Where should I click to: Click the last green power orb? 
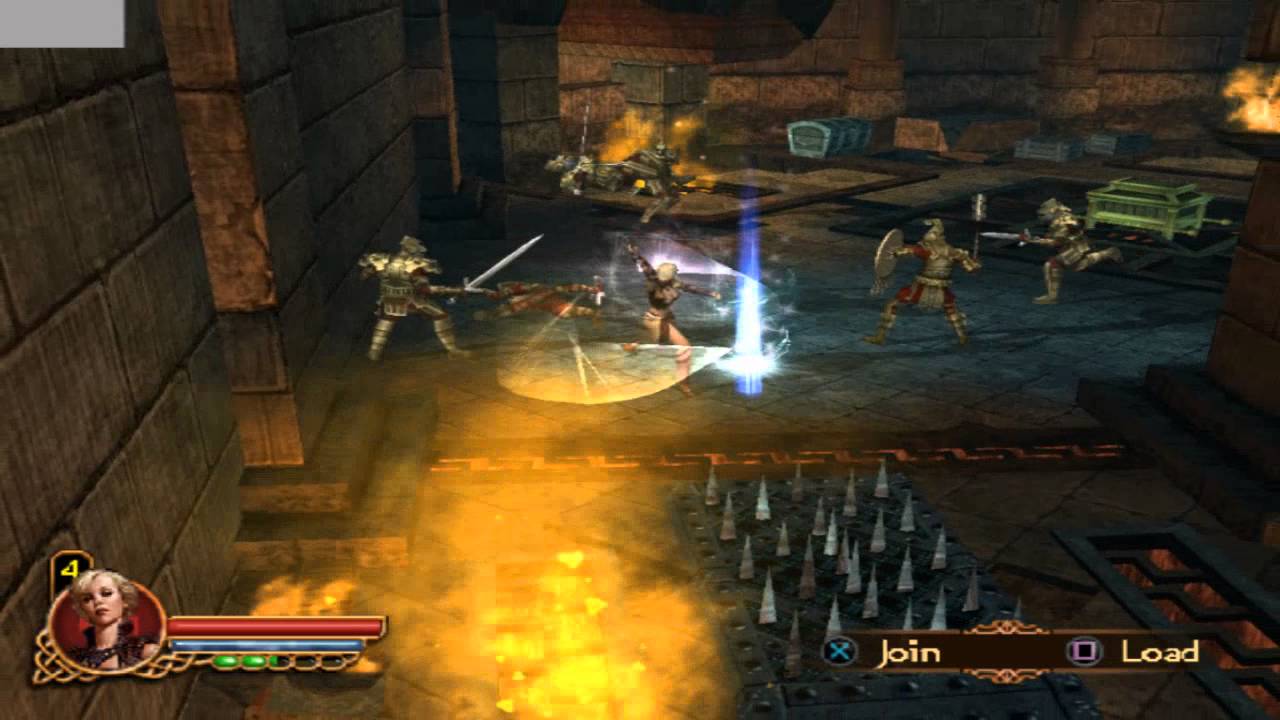pyautogui.click(x=276, y=661)
